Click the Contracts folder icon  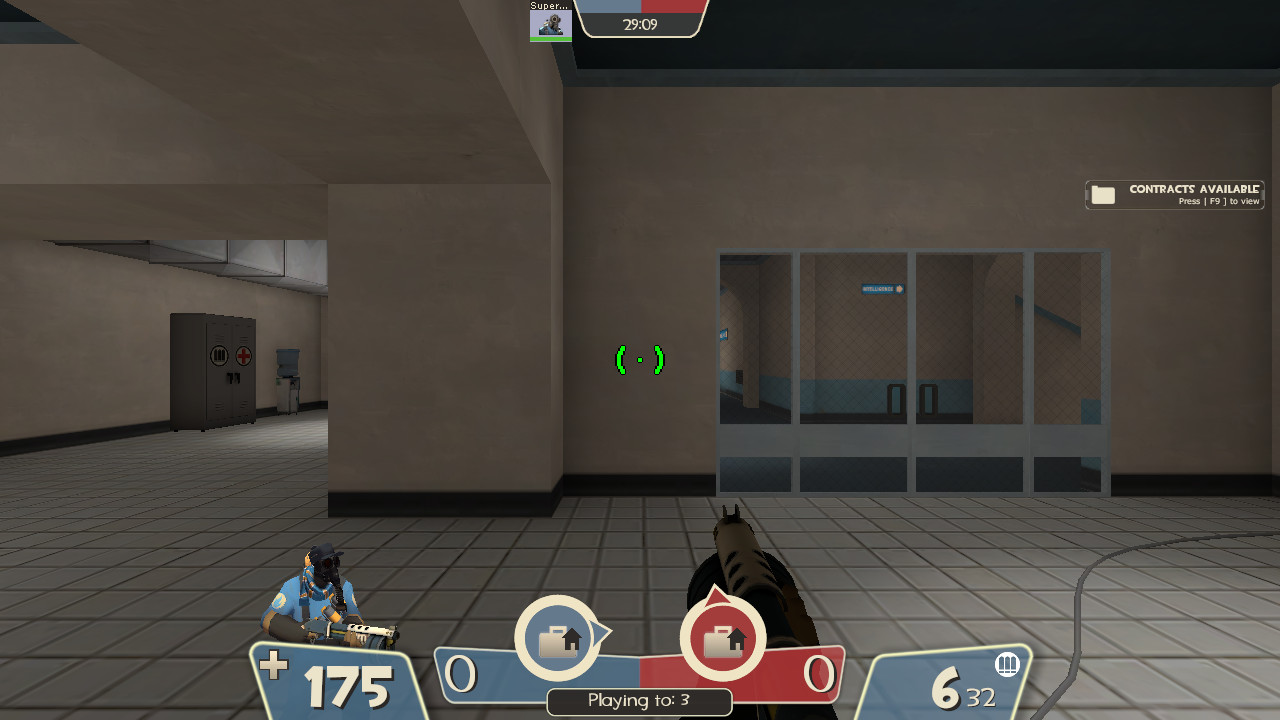tap(1102, 195)
